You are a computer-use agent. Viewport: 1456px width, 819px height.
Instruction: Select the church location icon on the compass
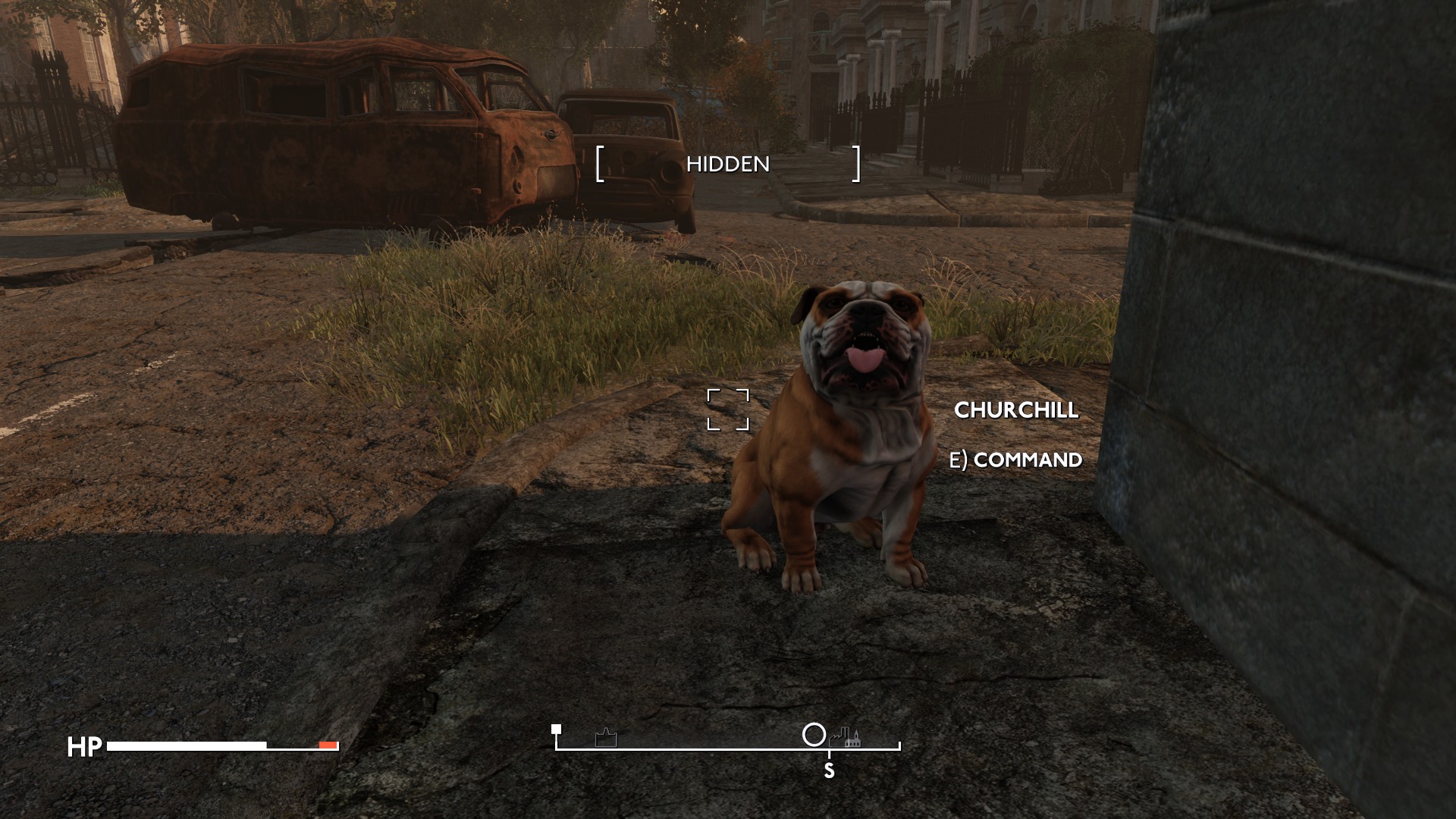855,739
